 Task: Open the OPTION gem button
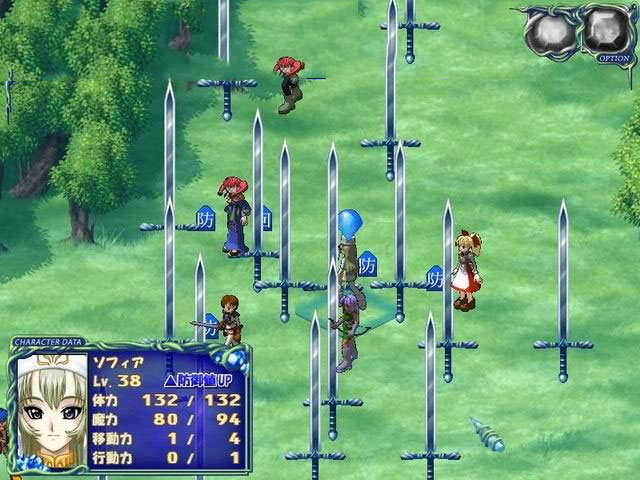[x=608, y=32]
